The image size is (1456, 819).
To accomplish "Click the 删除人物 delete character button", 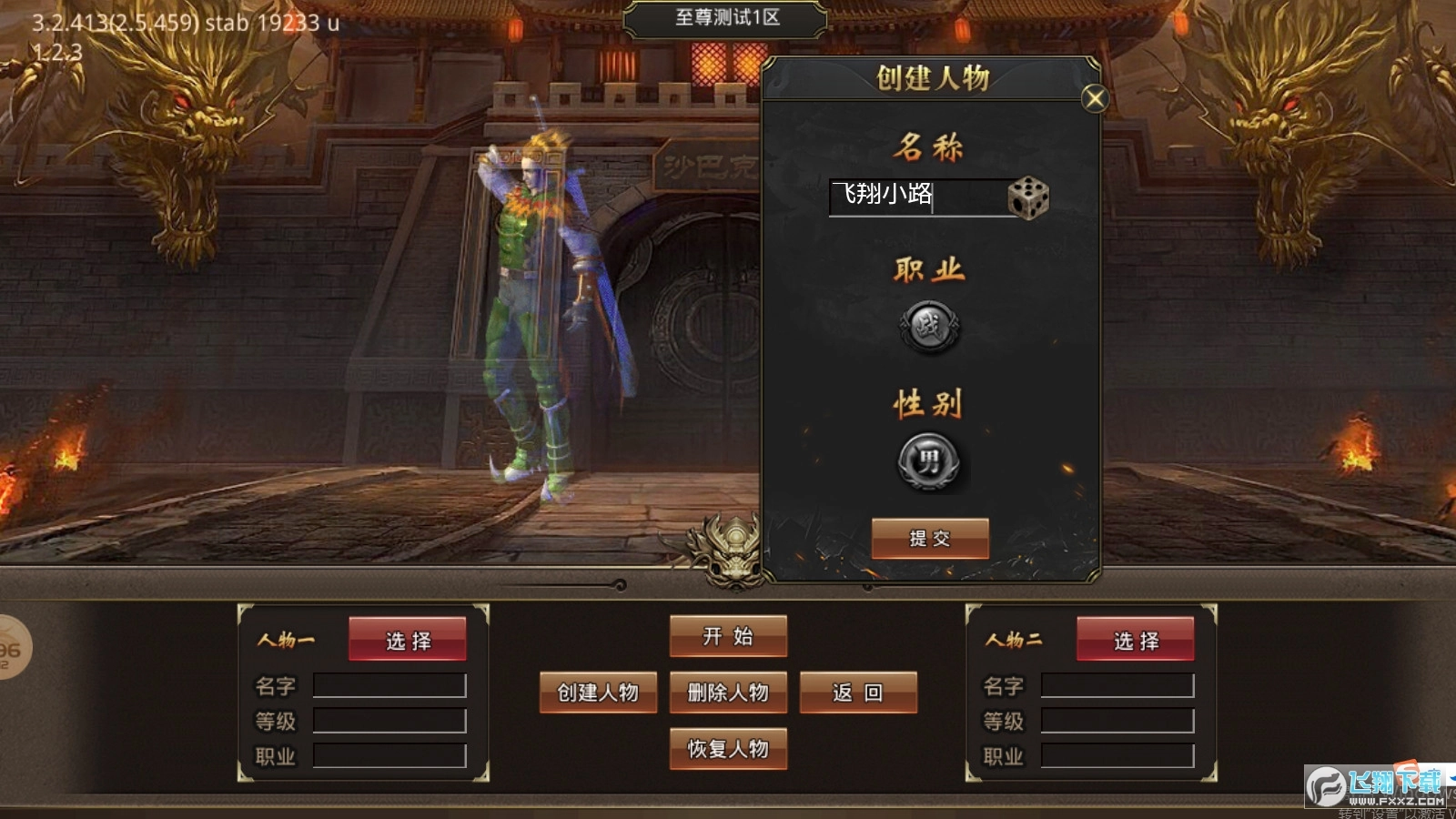I will pos(728,693).
